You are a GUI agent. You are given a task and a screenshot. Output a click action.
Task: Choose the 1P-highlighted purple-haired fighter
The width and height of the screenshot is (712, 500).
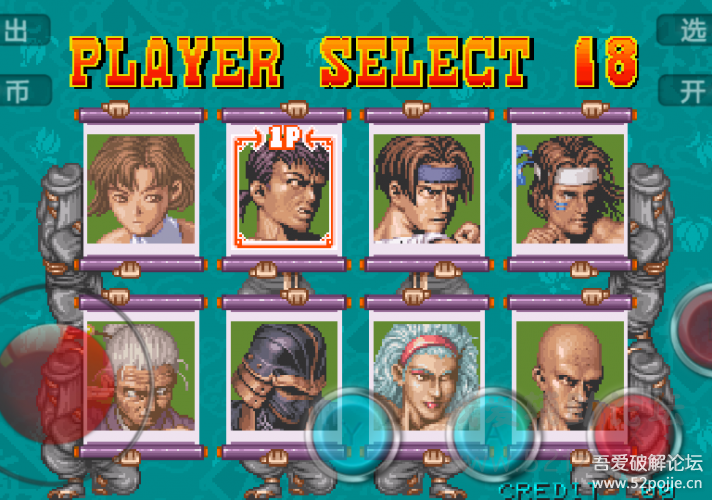tap(283, 189)
